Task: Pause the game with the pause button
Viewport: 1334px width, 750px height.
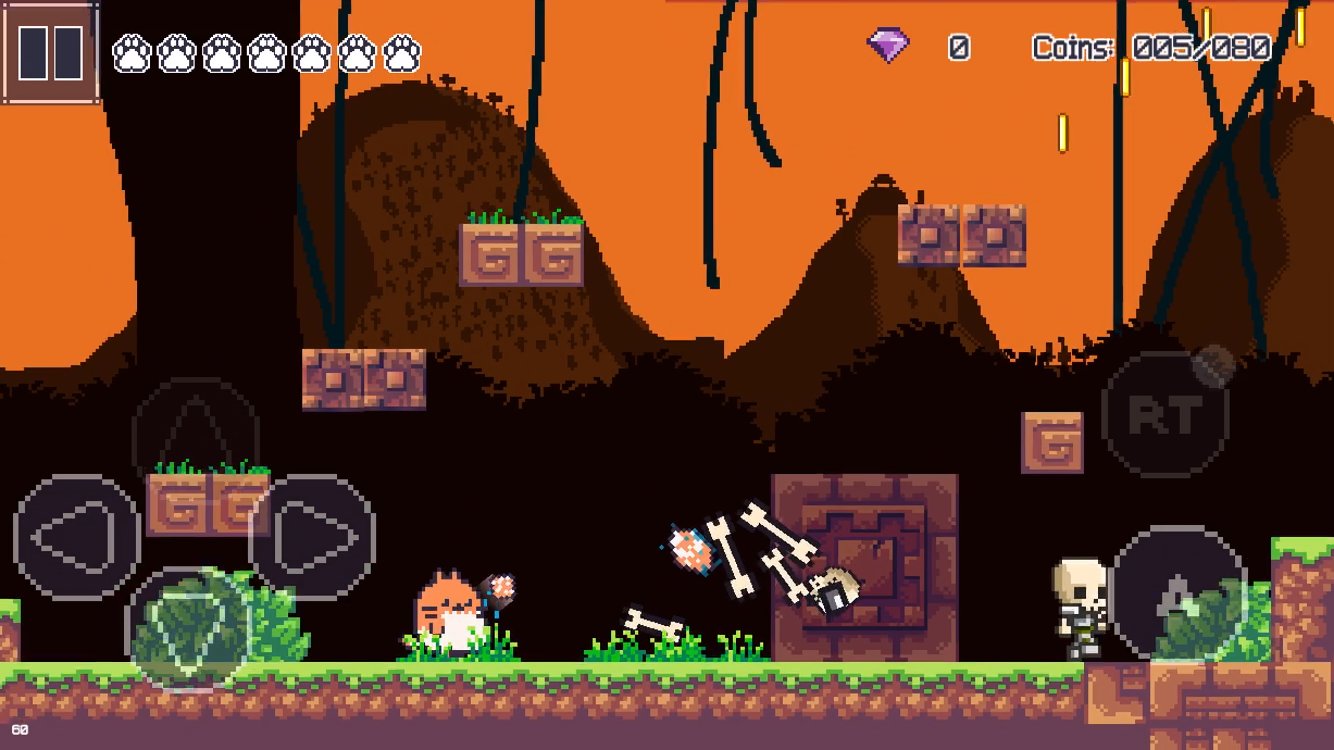Action: (50, 52)
